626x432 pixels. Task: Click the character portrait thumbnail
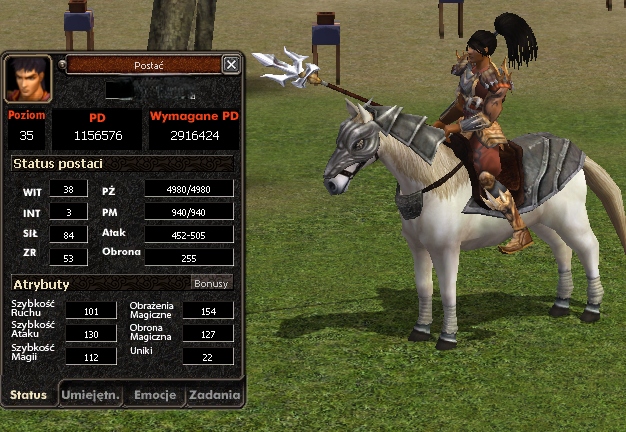(28, 77)
